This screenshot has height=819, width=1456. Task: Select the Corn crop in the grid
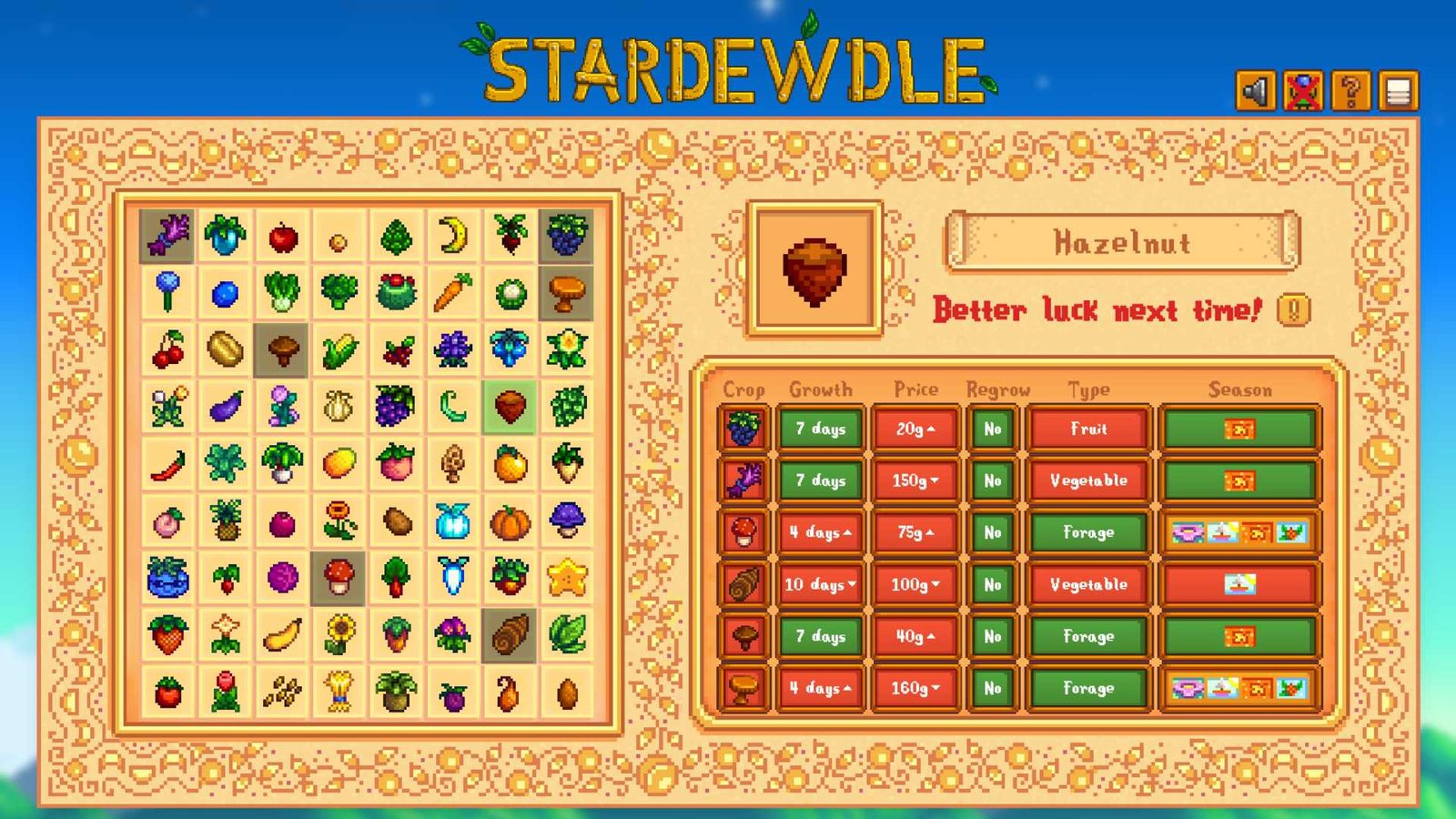pos(335,350)
